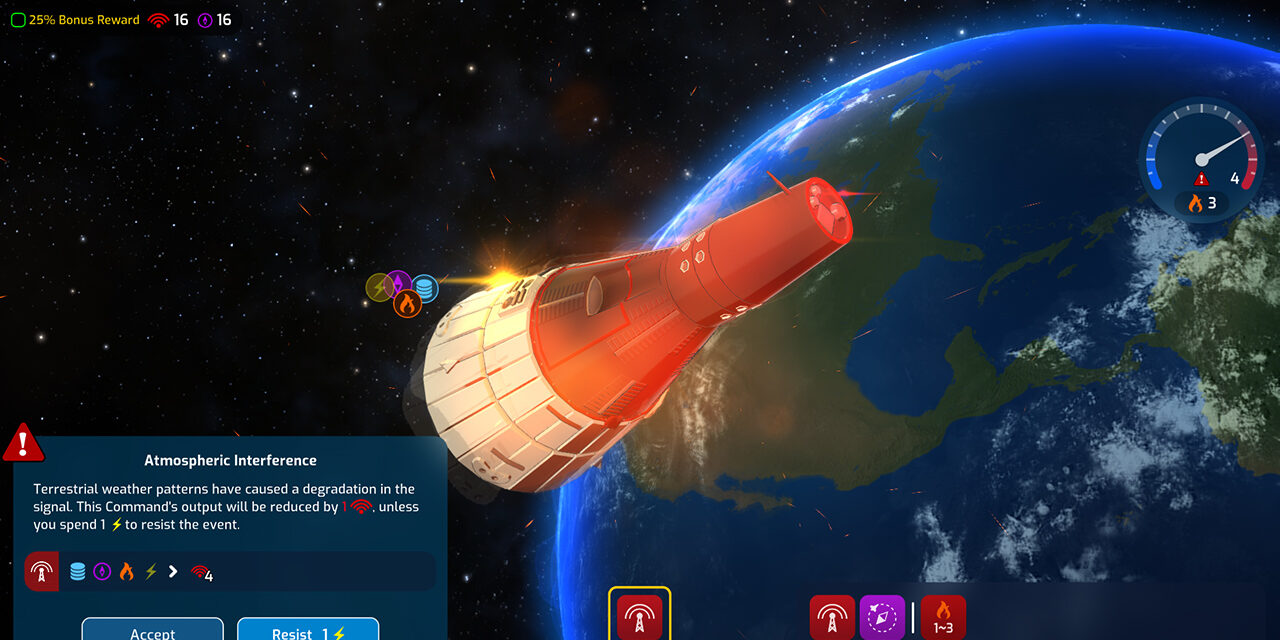
Task: Click the orange flame resource marker on spacecraft
Action: coord(406,303)
